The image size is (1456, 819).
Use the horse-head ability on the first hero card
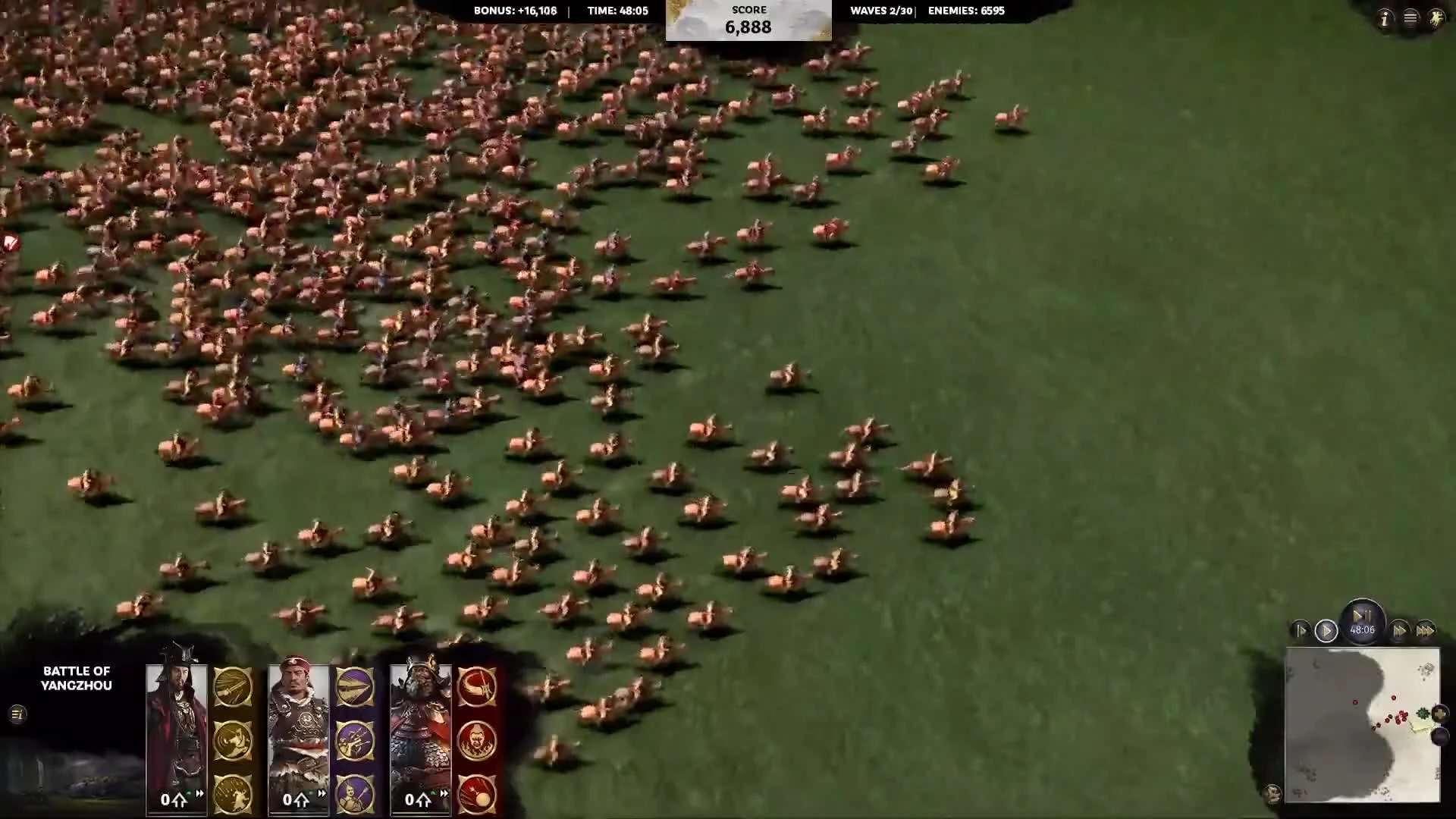pyautogui.click(x=234, y=741)
